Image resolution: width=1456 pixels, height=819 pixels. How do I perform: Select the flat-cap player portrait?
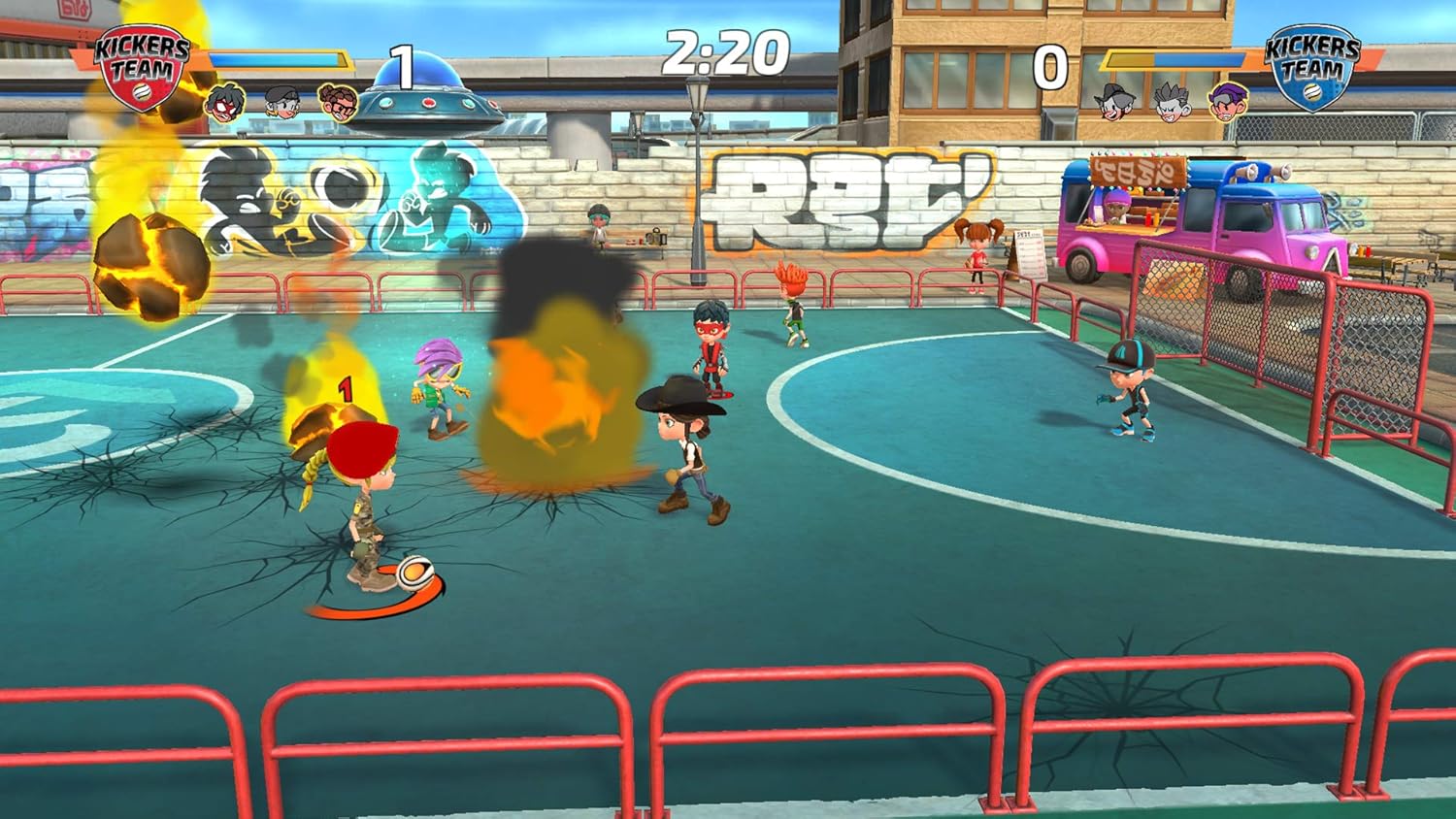point(282,101)
